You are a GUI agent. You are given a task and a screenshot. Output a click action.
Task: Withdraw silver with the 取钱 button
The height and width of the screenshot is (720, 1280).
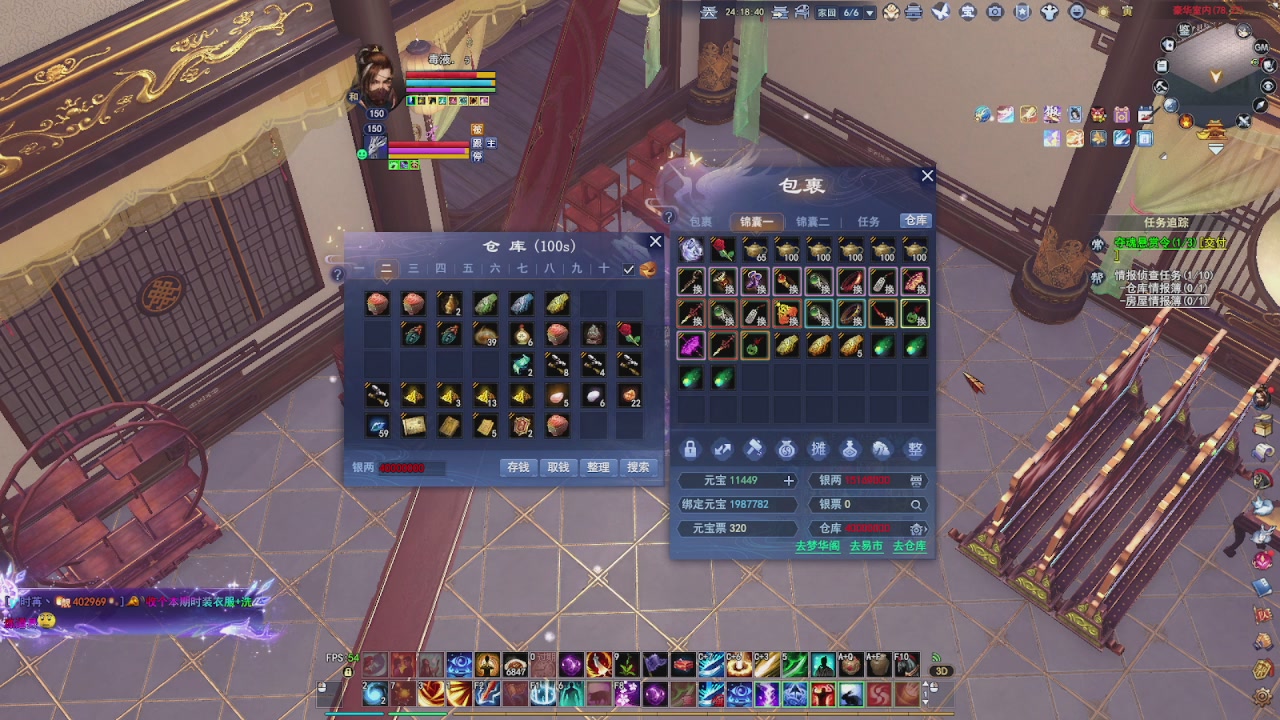coord(558,467)
